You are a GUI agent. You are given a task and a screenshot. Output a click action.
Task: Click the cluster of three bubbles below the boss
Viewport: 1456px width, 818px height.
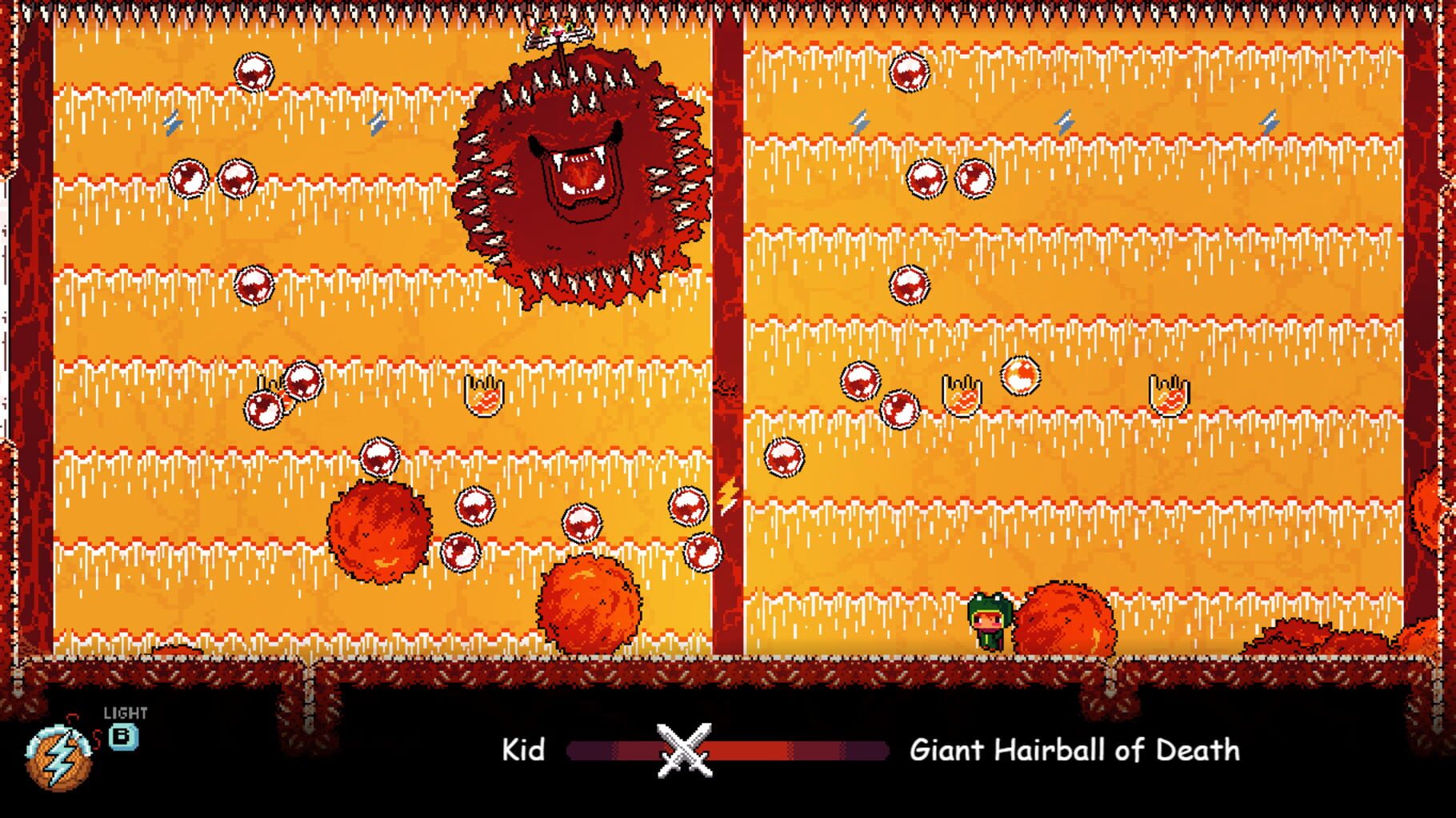[x=580, y=524]
